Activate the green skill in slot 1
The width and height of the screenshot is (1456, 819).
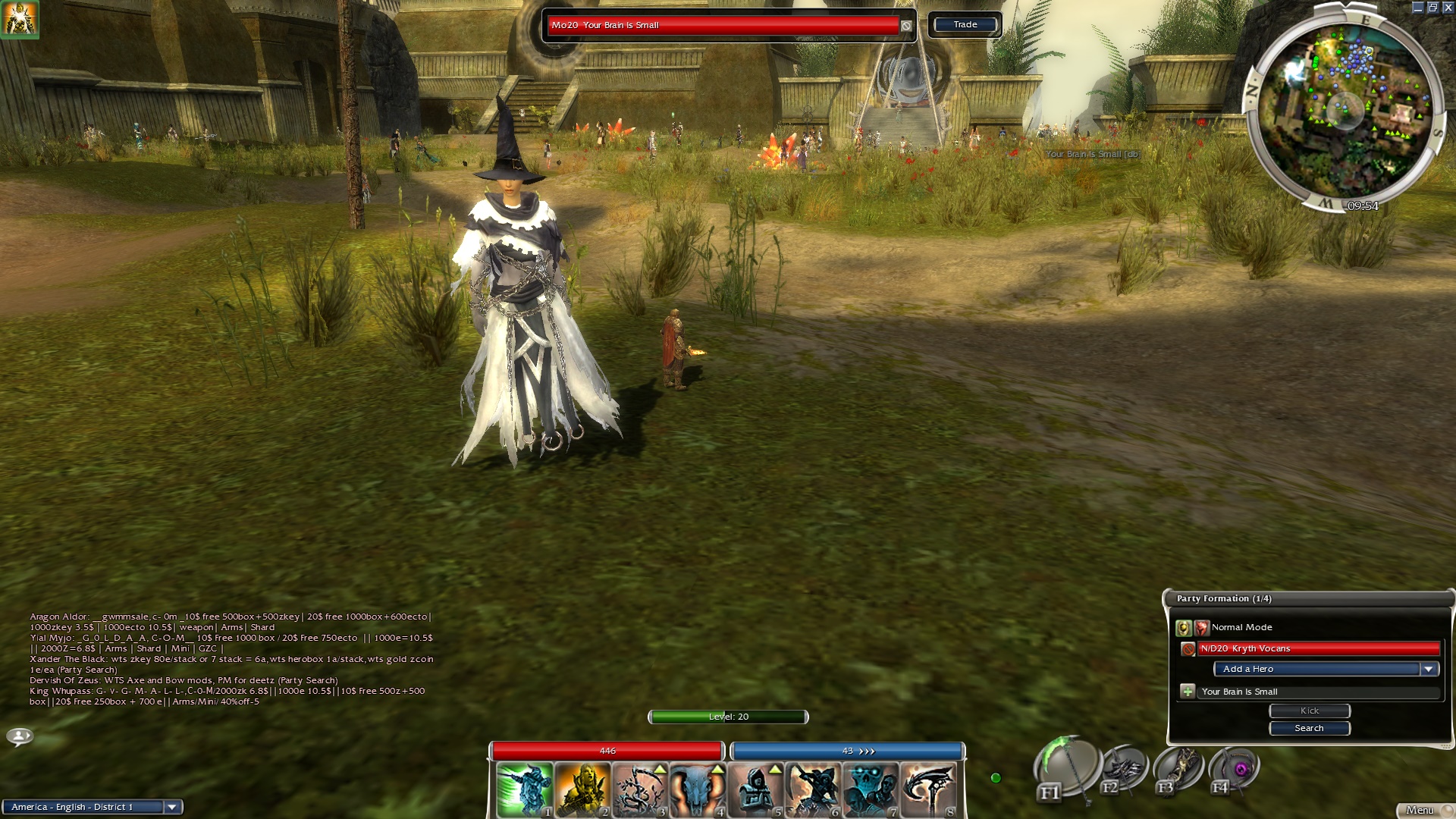[x=525, y=790]
